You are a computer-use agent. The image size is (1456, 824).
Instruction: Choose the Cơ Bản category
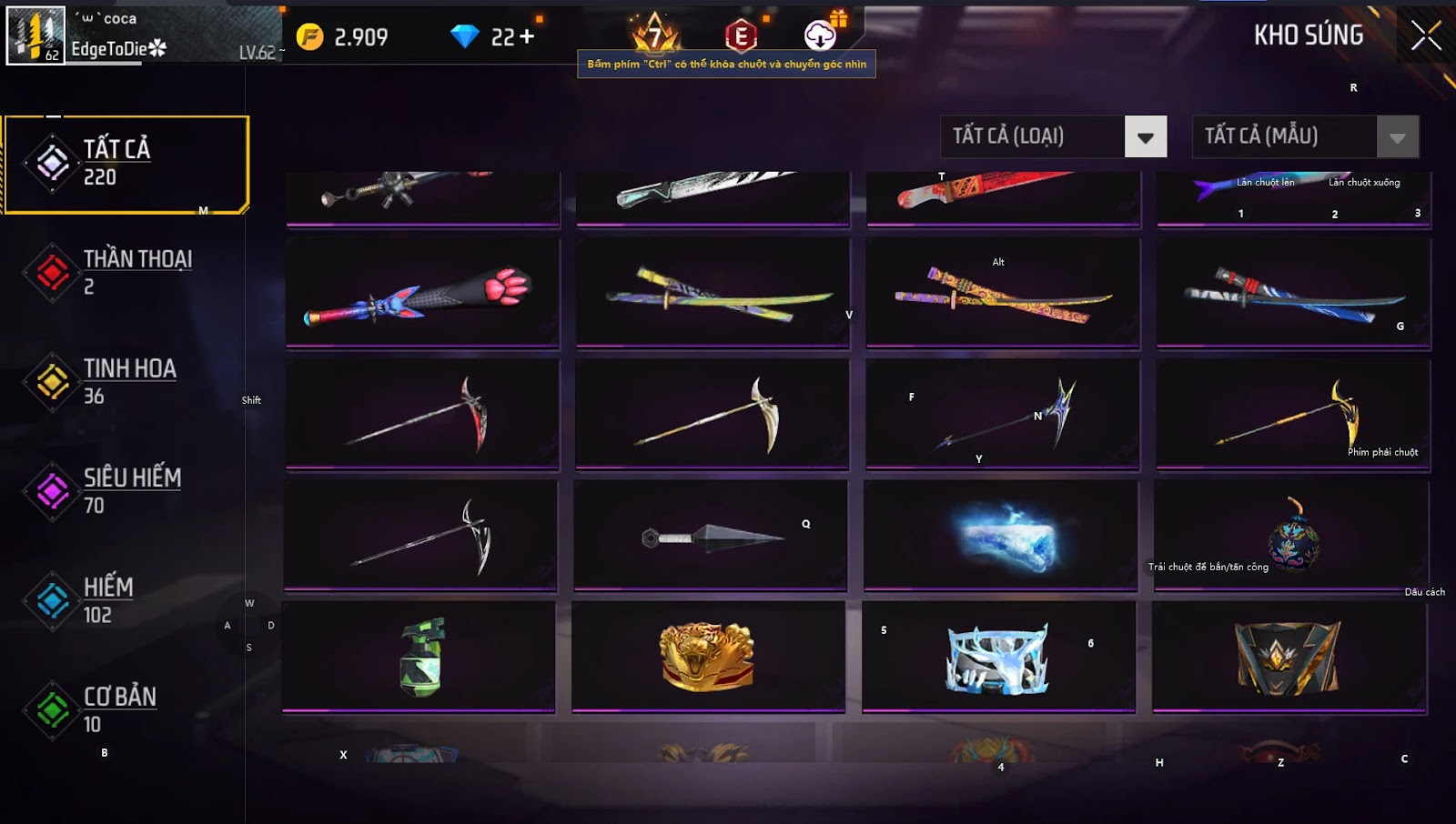(126, 709)
